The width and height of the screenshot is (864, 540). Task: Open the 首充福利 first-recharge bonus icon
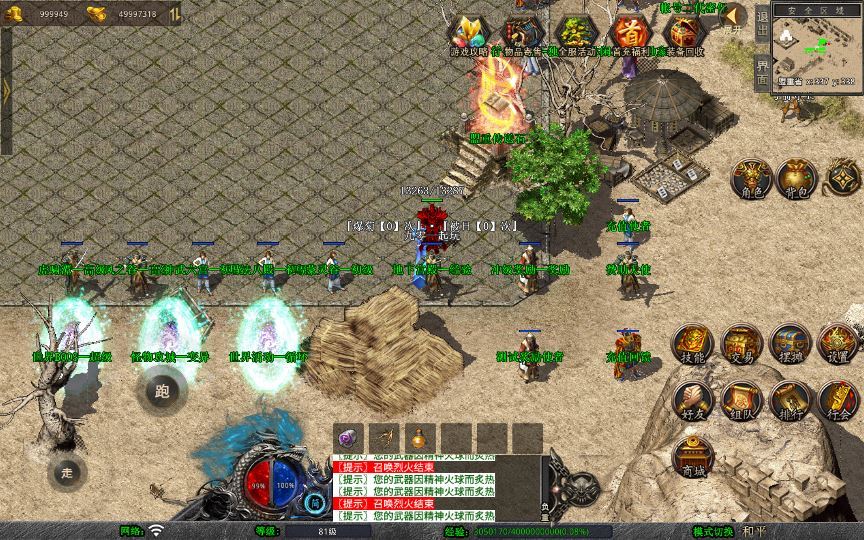coord(628,32)
